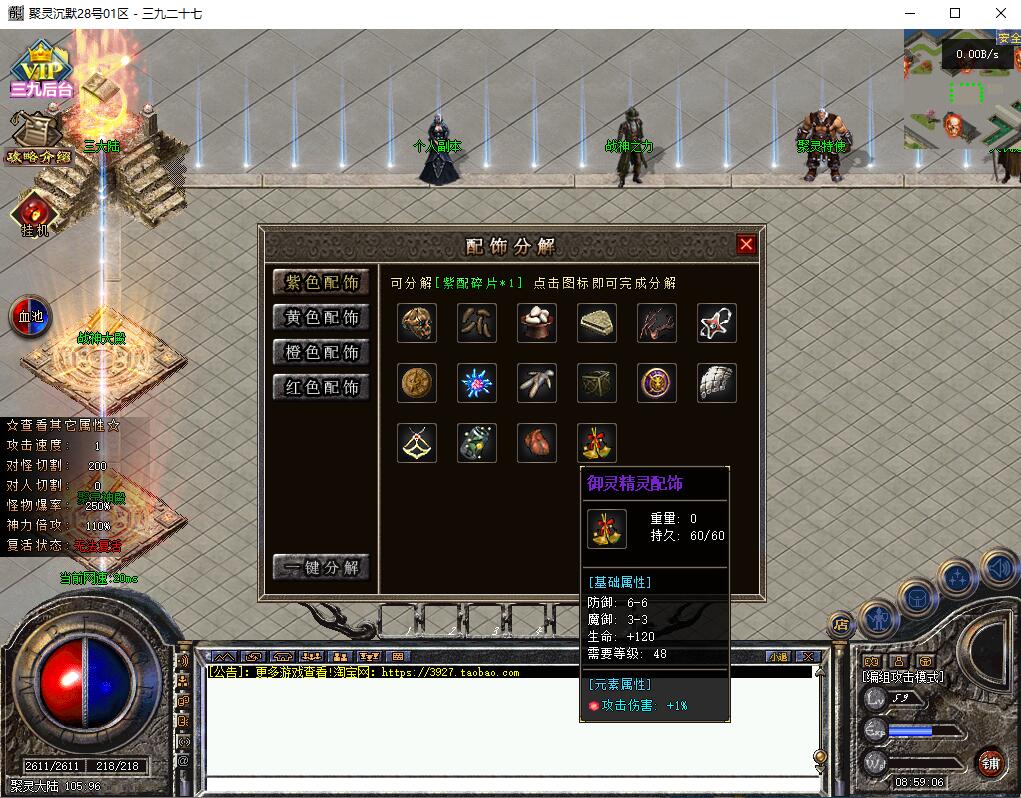Open the 店 shop button
This screenshot has width=1021, height=798.
[841, 624]
